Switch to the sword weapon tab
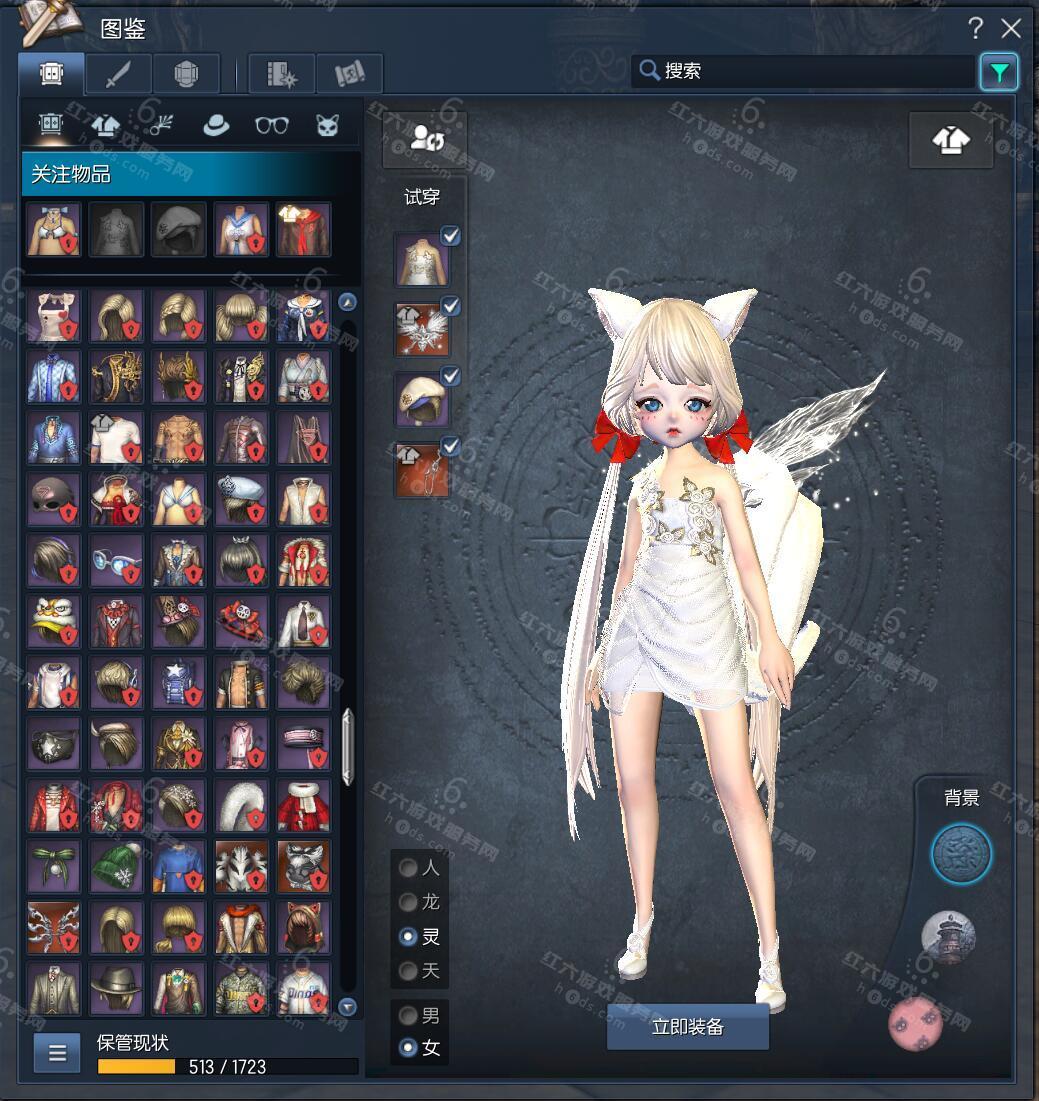Viewport: 1039px width, 1101px height. 118,74
